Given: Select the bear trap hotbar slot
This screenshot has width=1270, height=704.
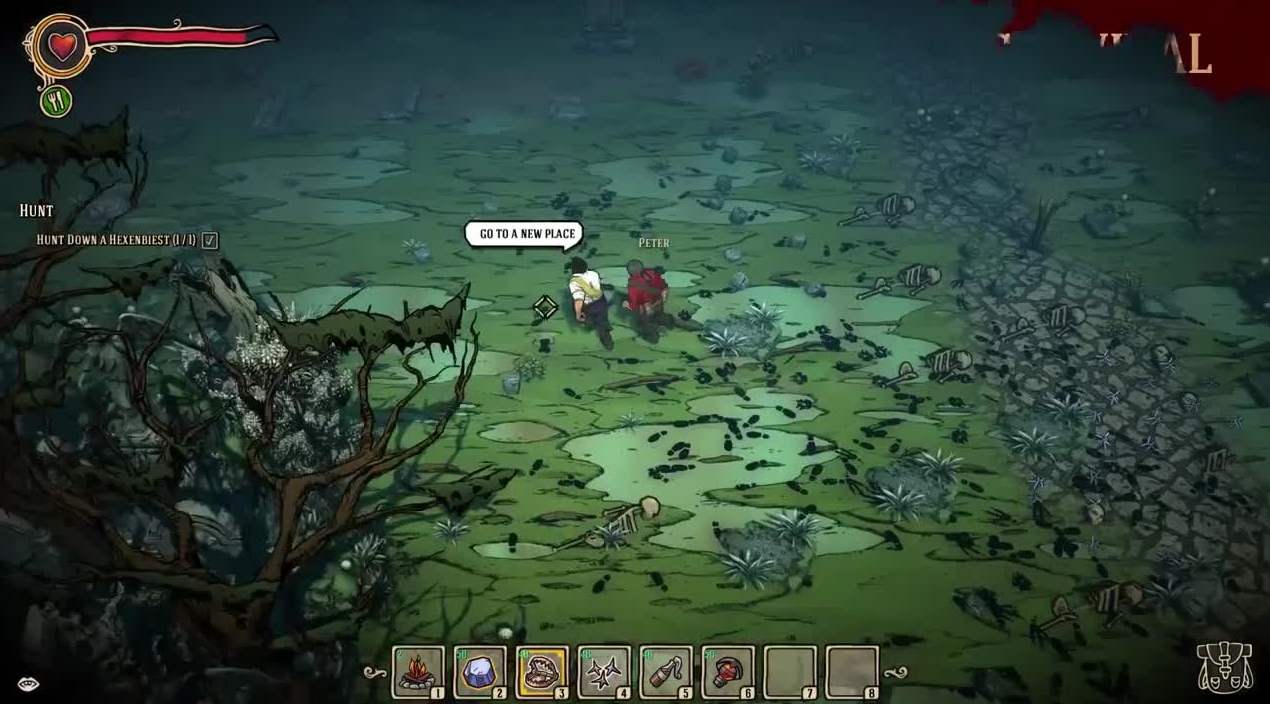Looking at the screenshot, I should coord(542,671).
